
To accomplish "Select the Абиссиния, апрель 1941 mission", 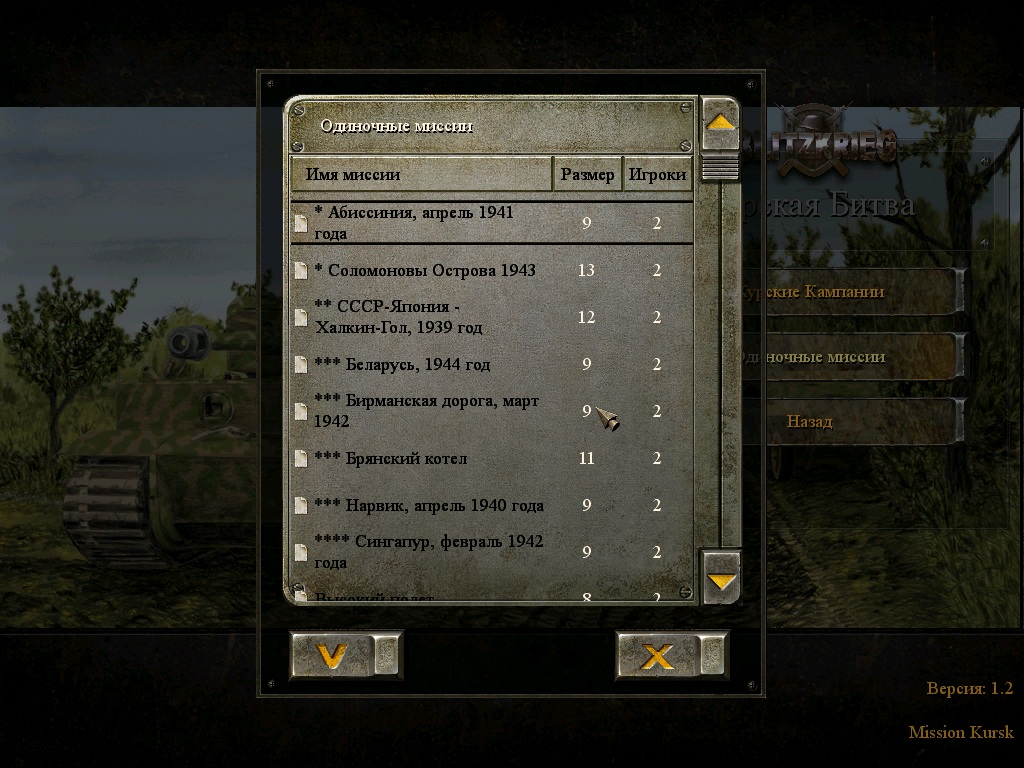I will [430, 223].
